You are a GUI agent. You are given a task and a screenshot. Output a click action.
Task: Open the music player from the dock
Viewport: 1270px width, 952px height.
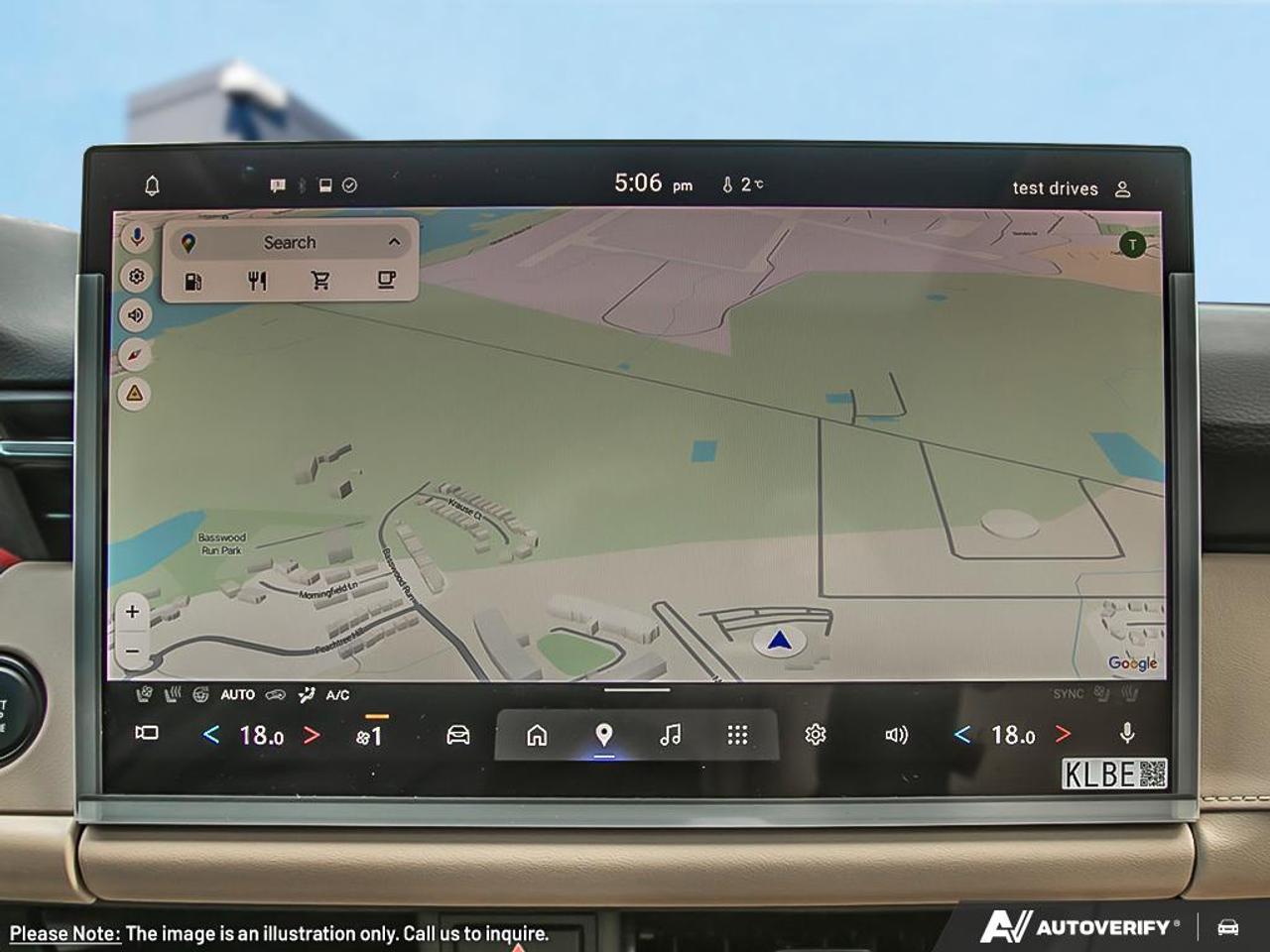[x=672, y=736]
